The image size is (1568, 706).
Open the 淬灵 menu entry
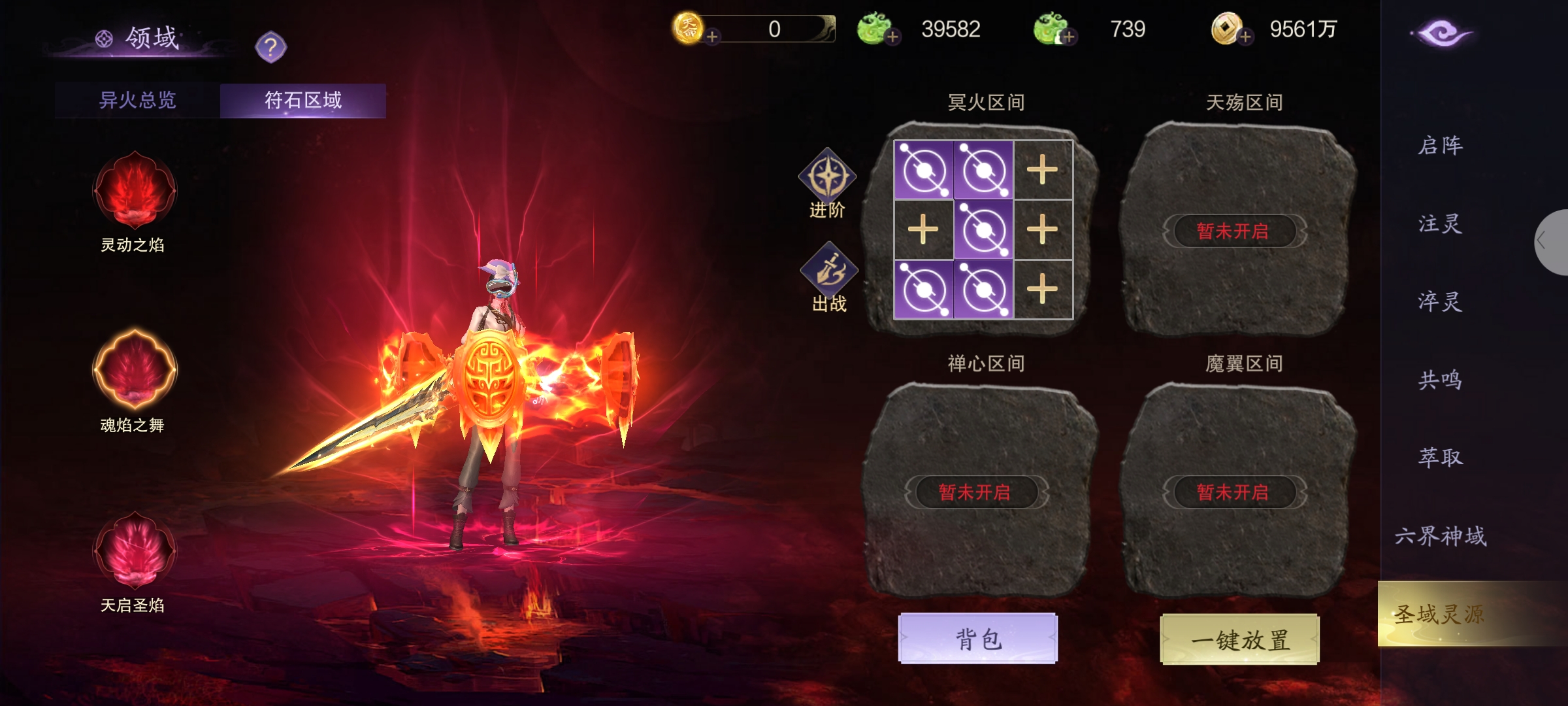tap(1440, 301)
